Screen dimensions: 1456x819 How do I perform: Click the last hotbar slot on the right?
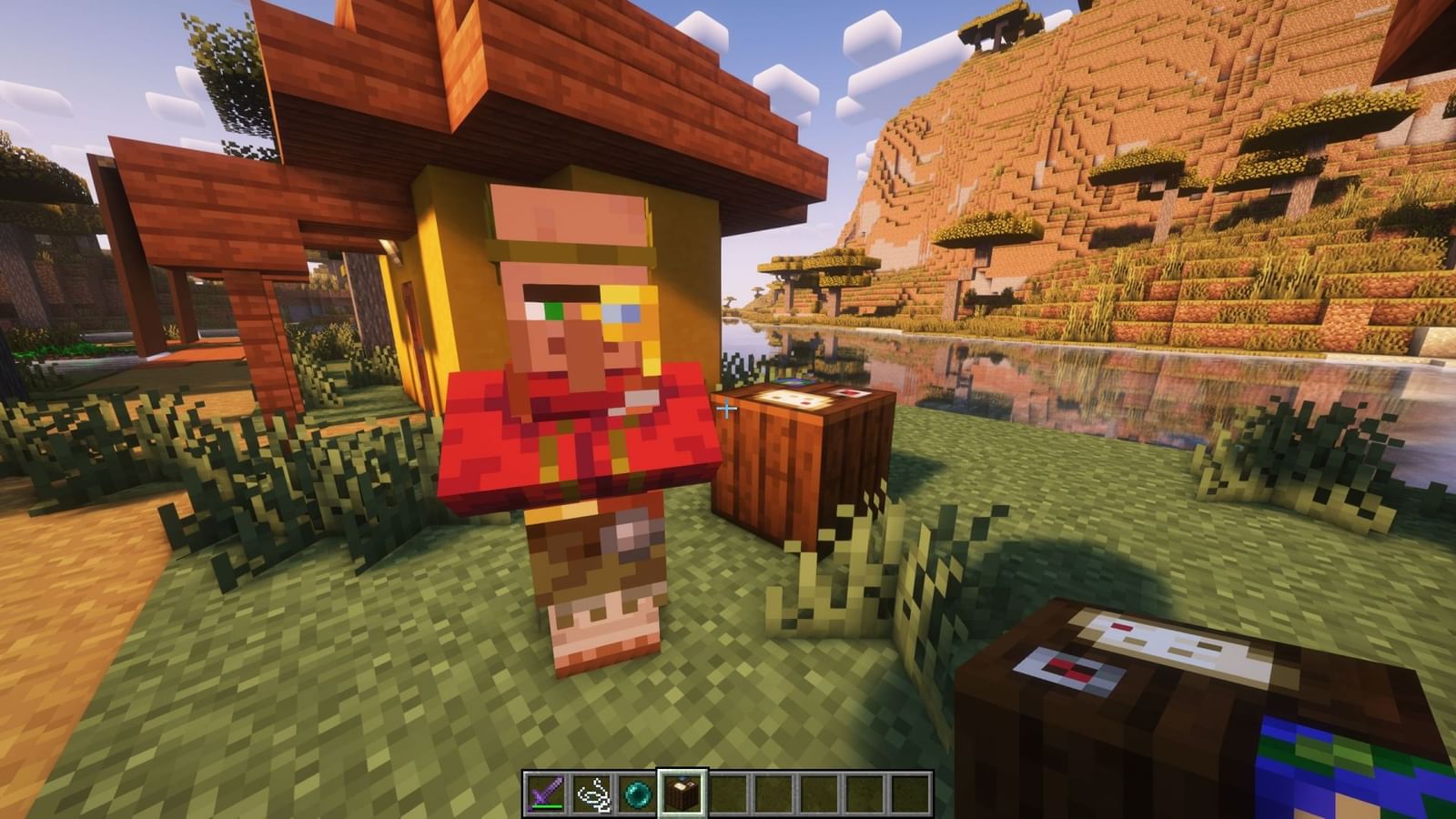coord(908,790)
